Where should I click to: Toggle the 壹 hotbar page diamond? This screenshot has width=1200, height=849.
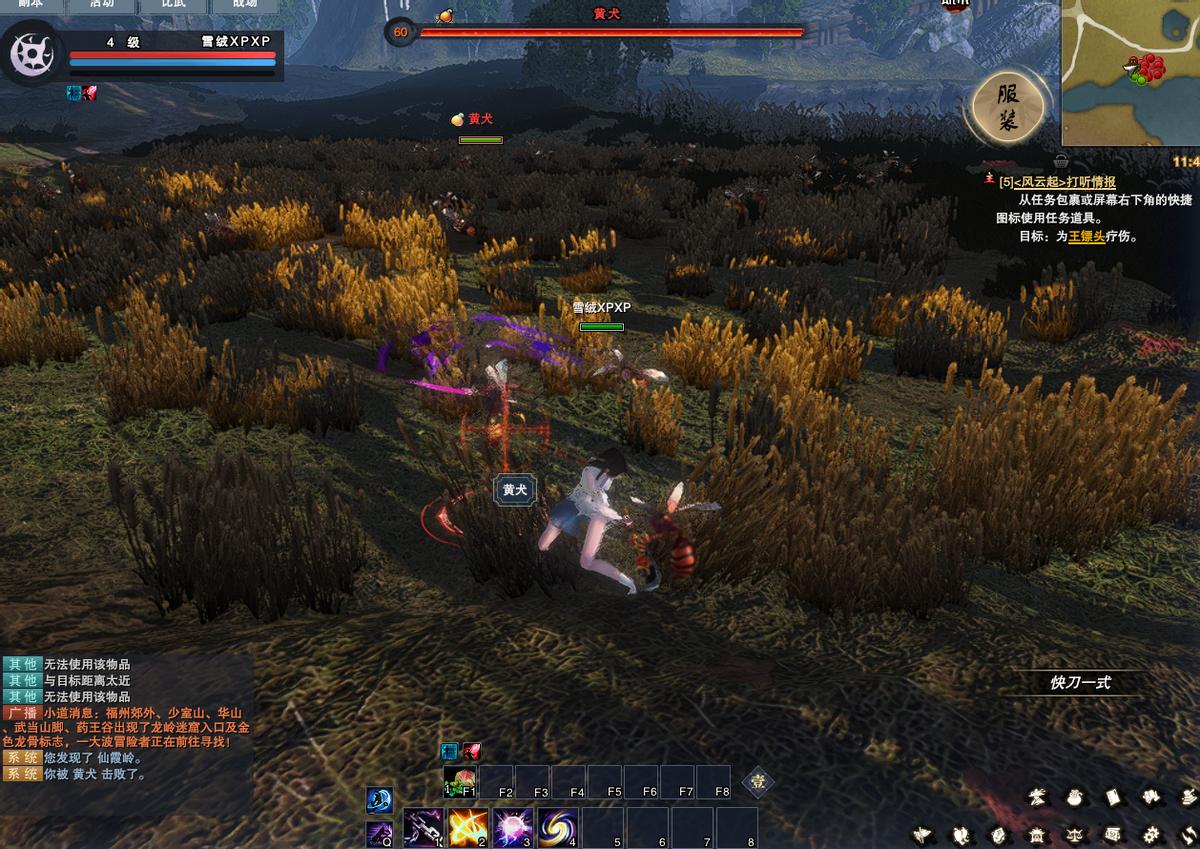pos(757,782)
